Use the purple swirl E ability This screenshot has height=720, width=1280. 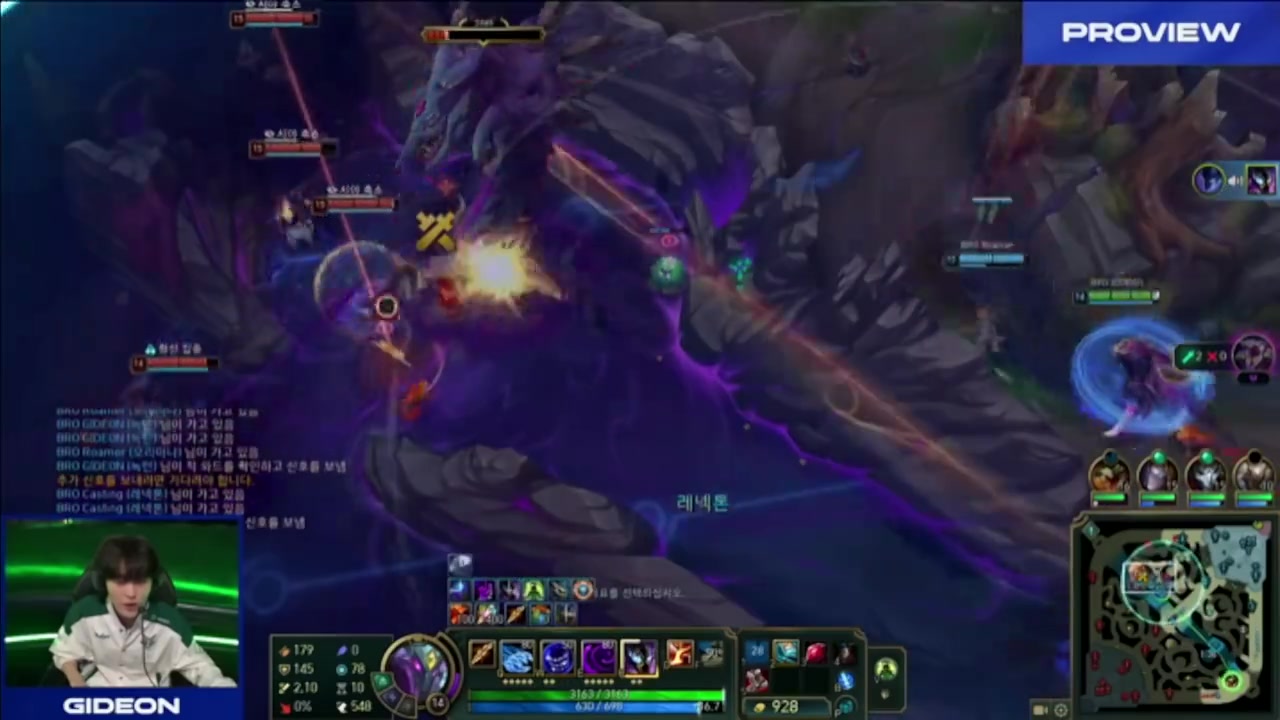pos(598,657)
